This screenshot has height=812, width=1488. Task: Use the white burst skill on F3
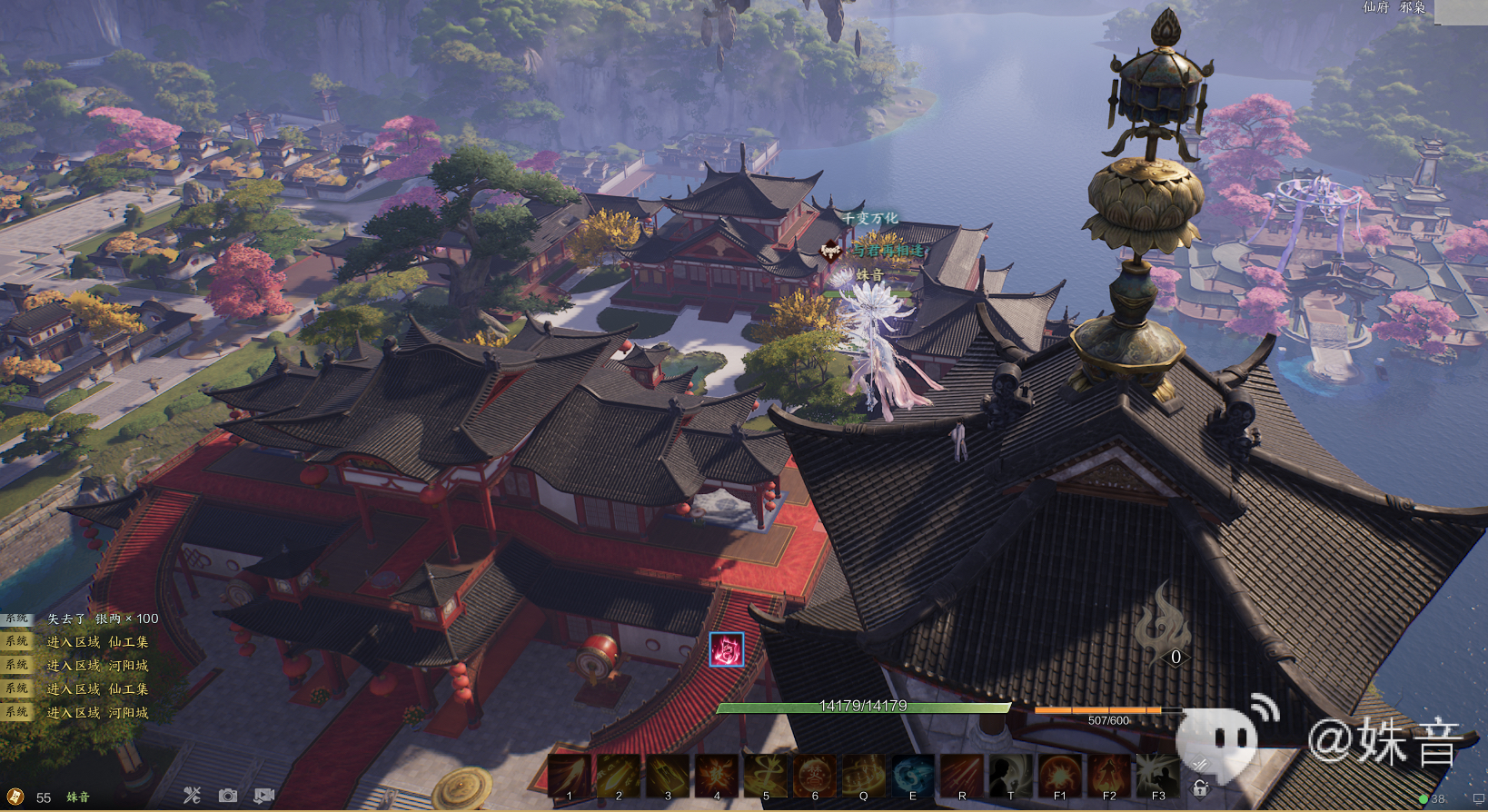tap(1158, 777)
